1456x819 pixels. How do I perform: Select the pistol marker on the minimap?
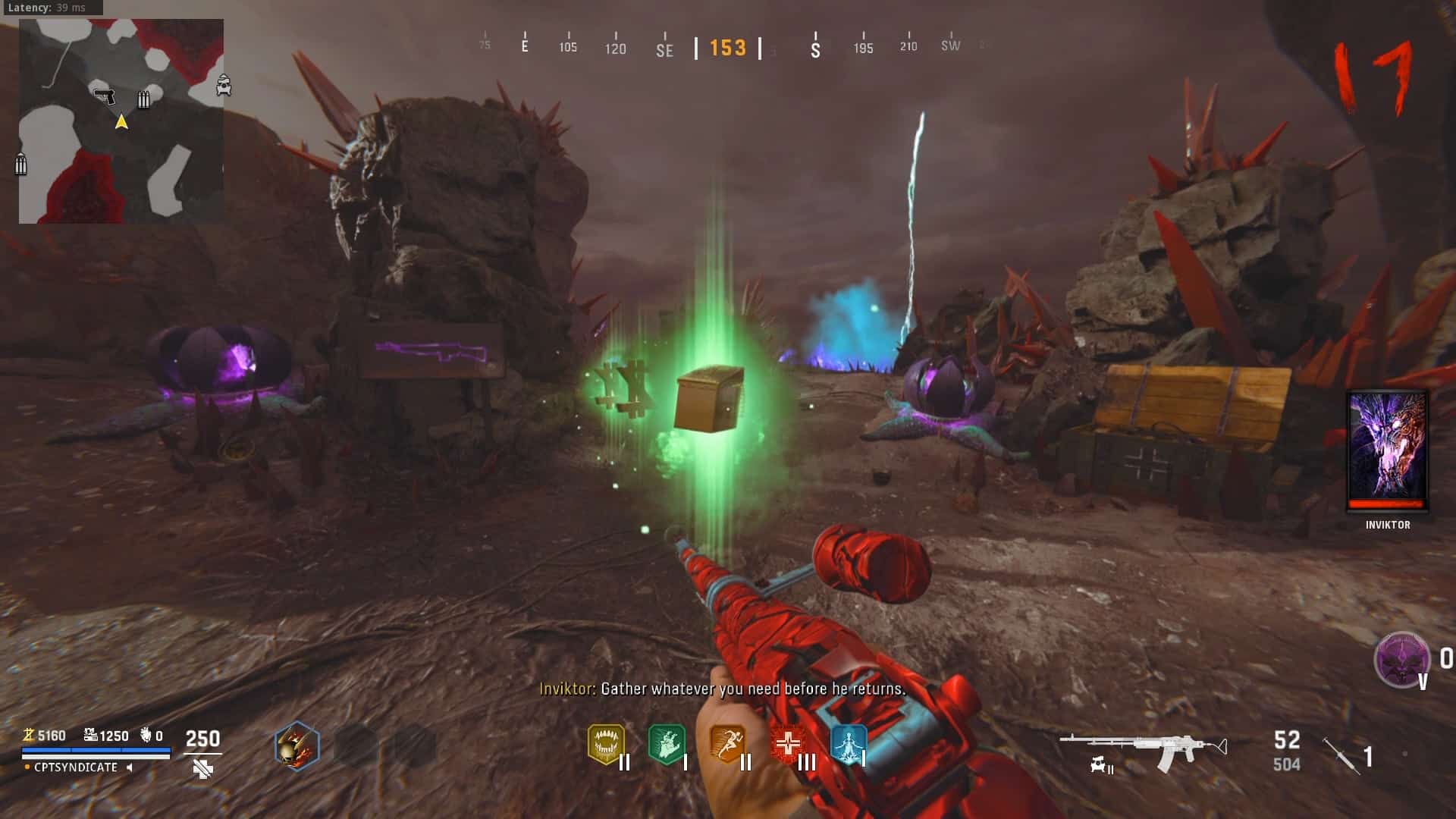coord(104,96)
